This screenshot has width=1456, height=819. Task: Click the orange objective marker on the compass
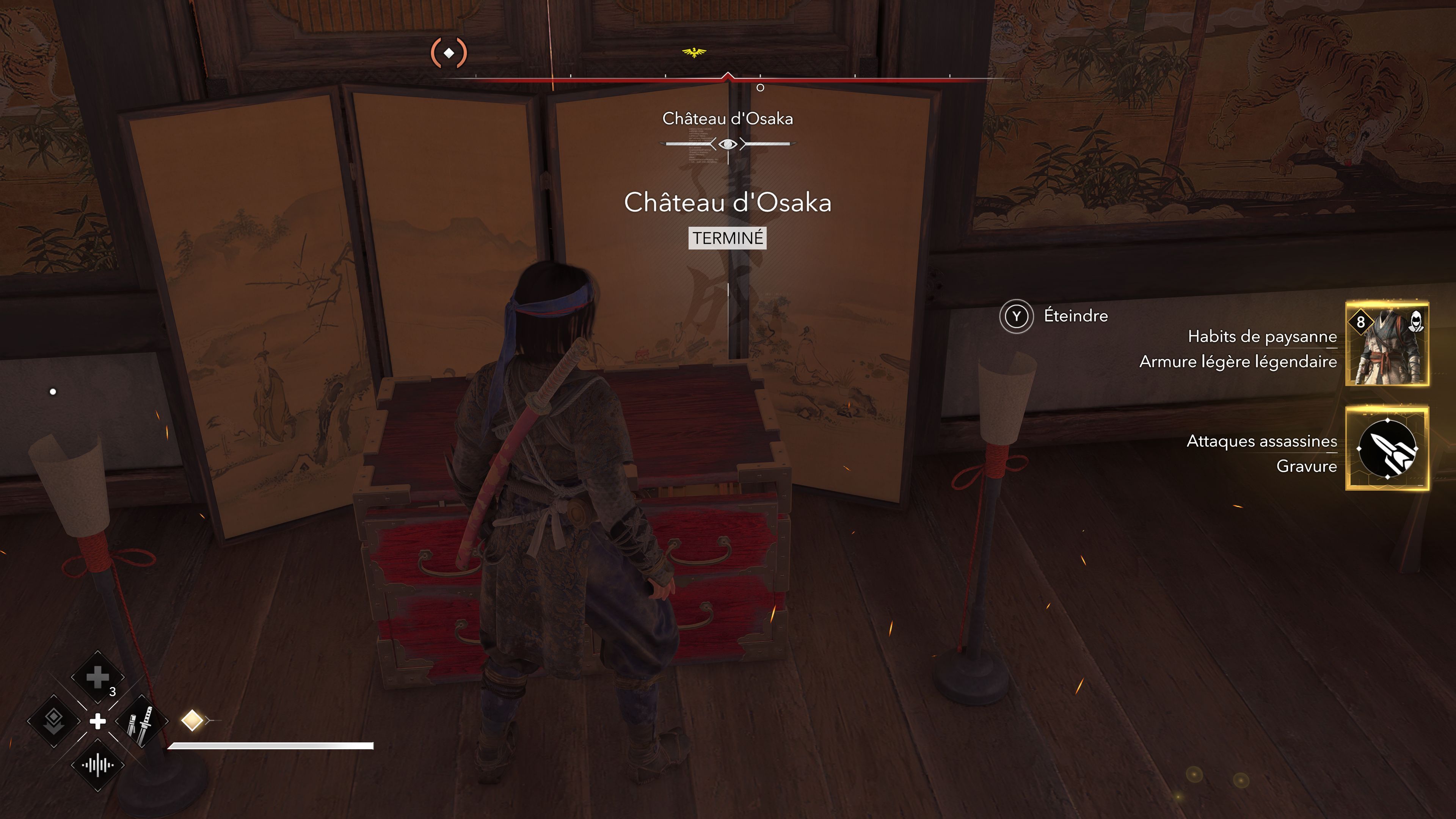pos(449,53)
